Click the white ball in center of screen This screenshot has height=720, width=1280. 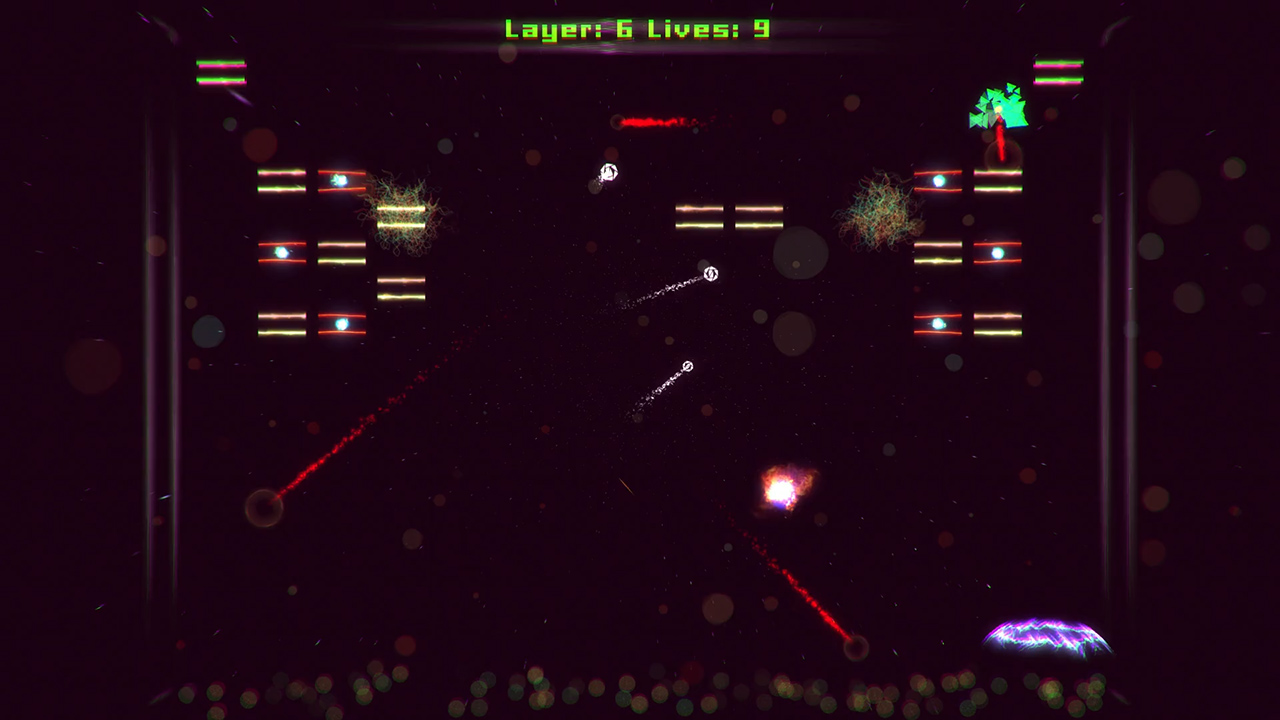click(711, 272)
